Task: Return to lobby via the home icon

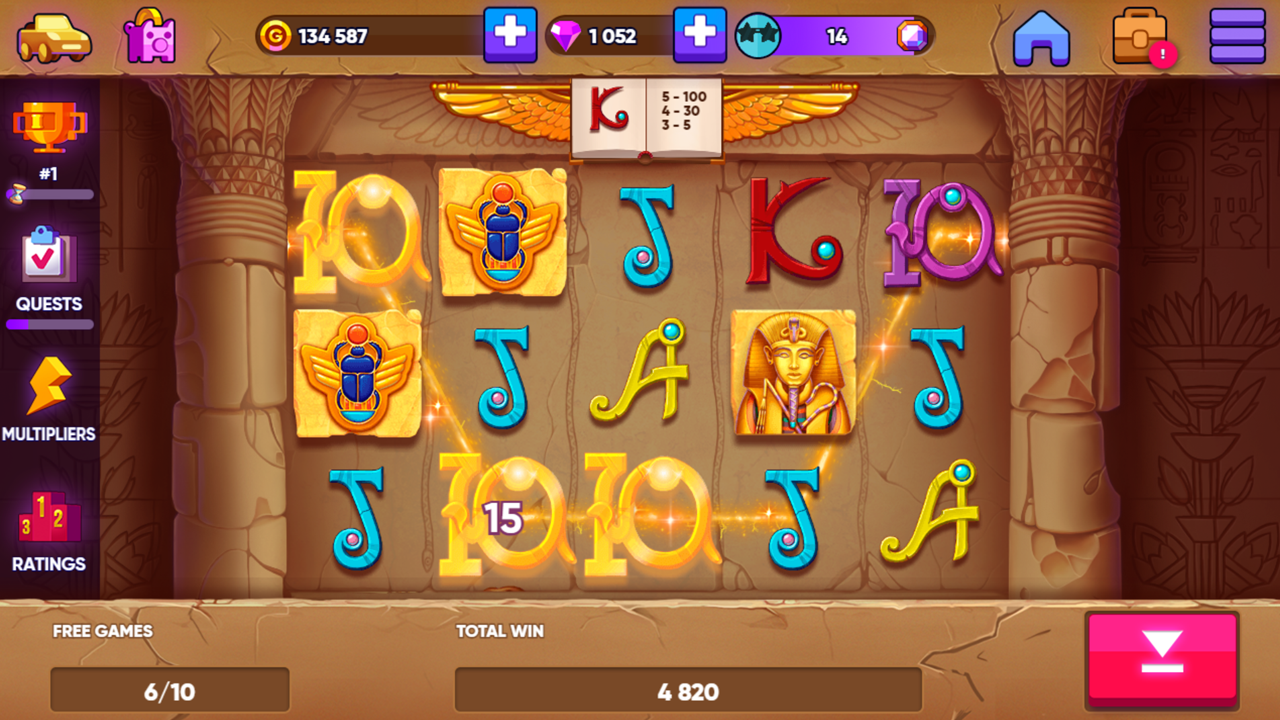Action: pyautogui.click(x=1042, y=36)
